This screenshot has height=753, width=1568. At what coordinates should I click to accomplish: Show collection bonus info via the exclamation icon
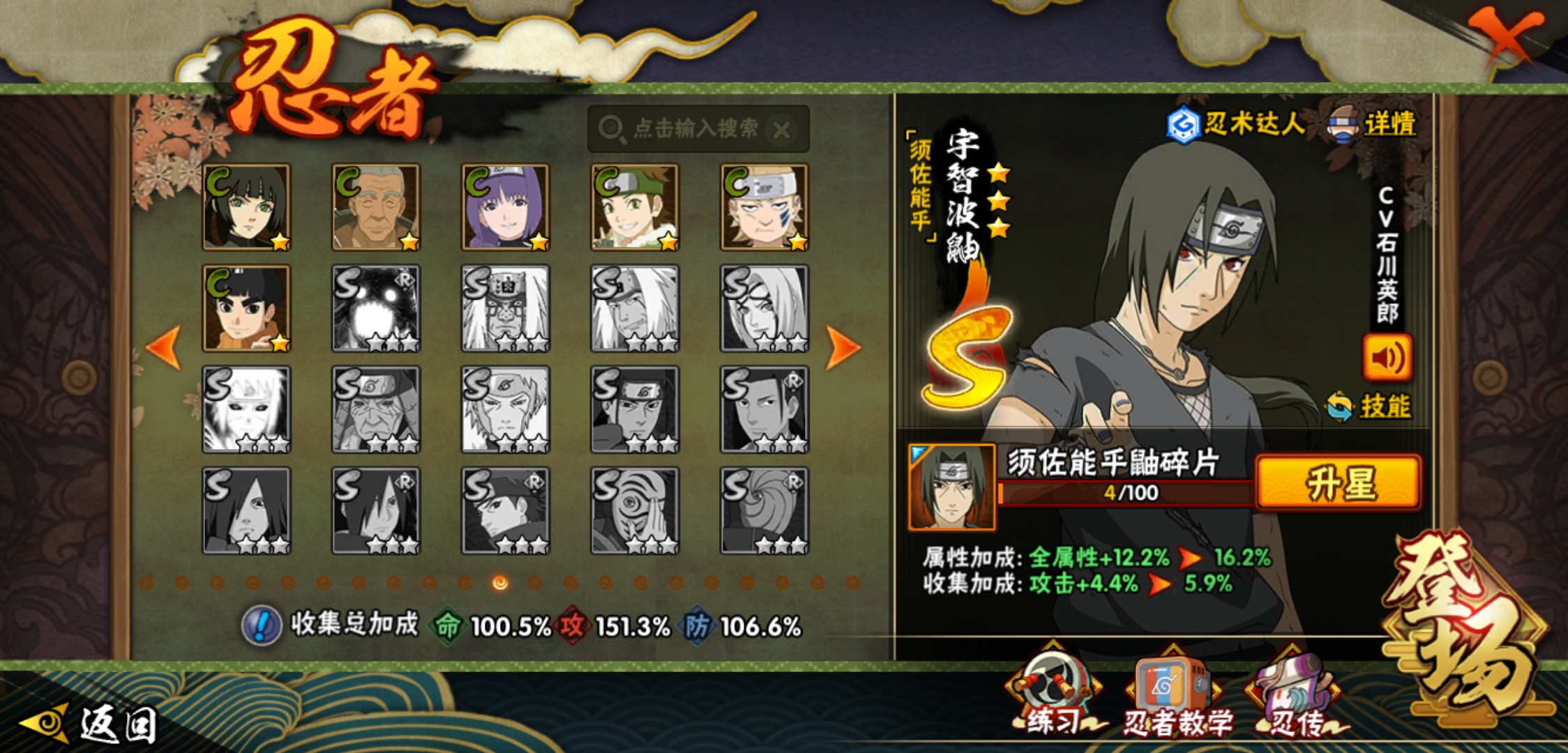coord(262,625)
